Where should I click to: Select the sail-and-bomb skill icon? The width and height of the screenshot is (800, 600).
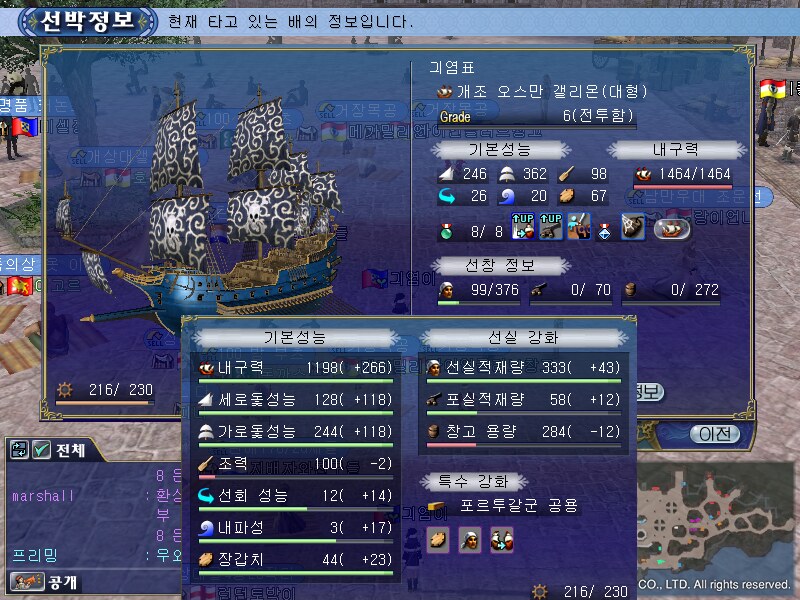click(632, 228)
